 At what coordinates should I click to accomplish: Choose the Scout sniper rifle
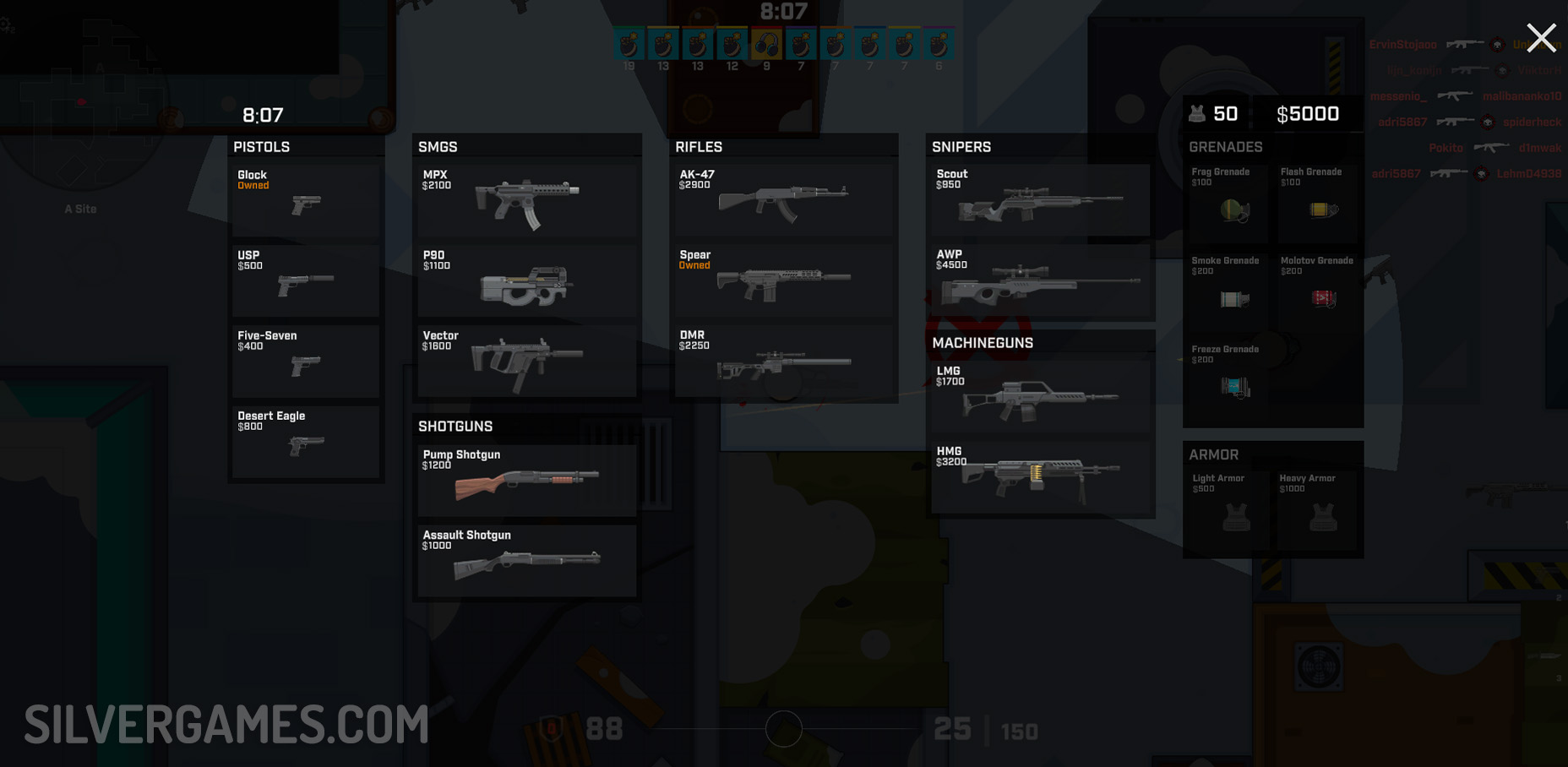[1040, 201]
